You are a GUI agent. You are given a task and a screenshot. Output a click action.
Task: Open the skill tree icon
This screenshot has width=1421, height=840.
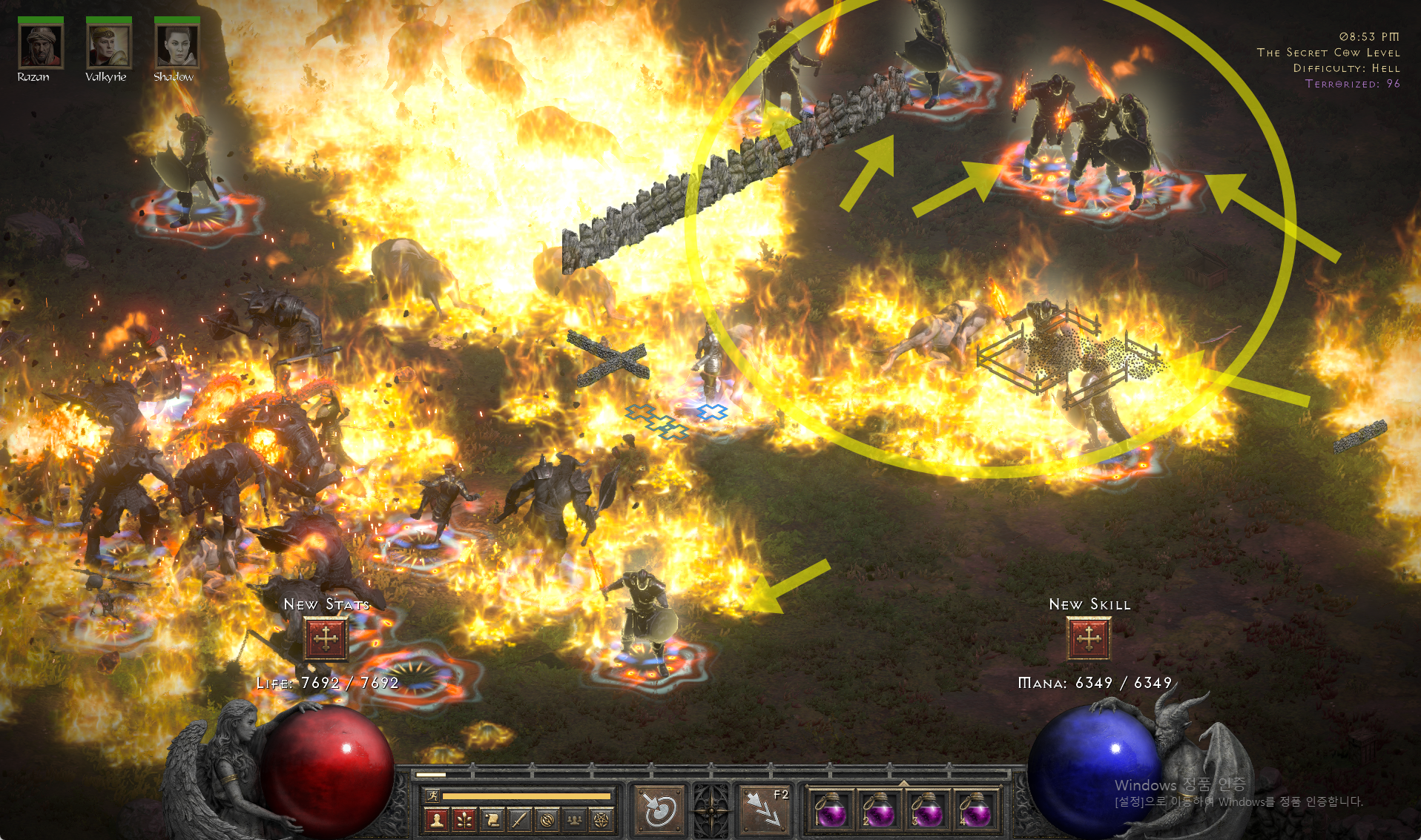pyautogui.click(x=464, y=819)
